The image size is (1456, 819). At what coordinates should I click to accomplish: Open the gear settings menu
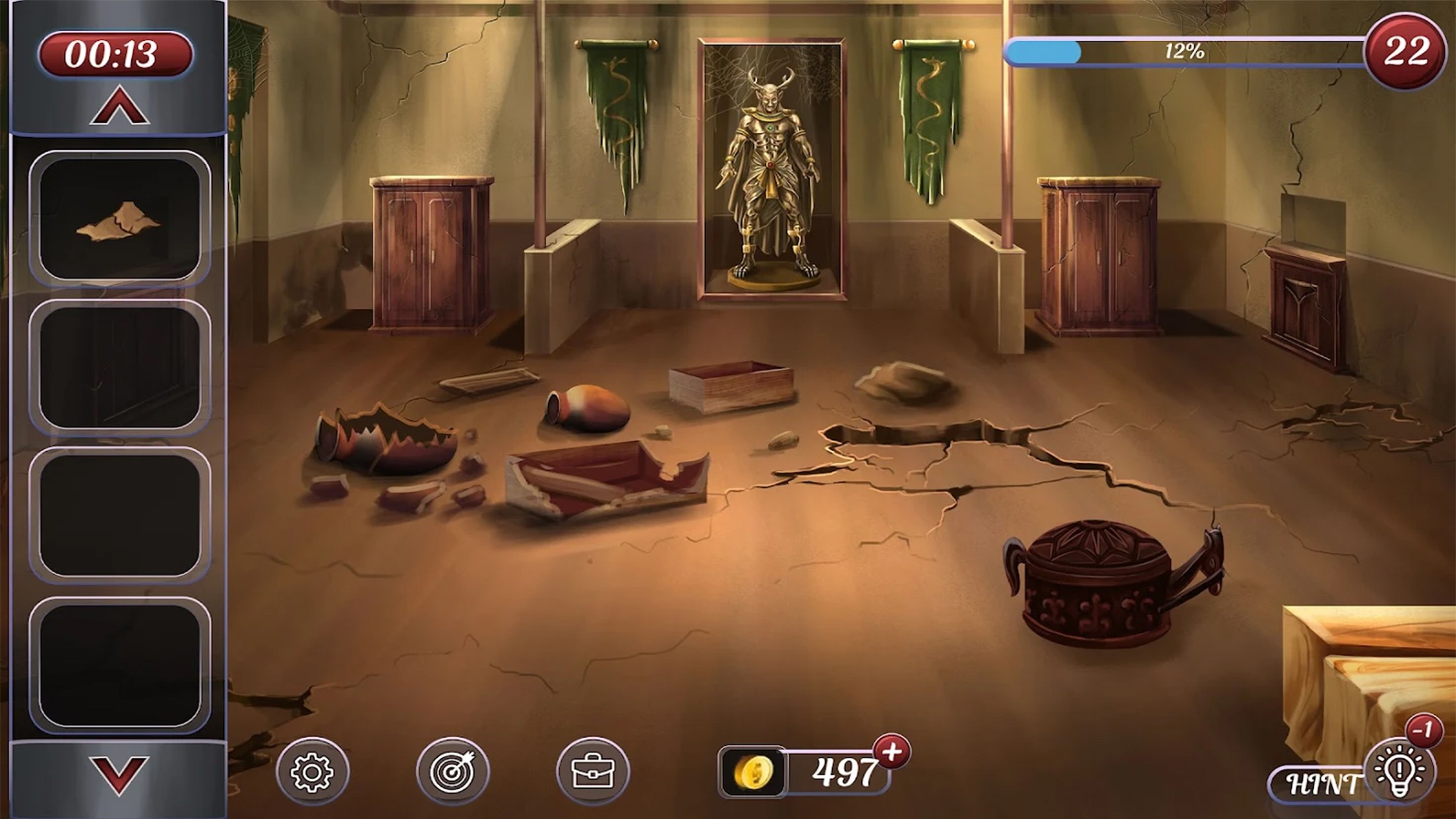point(312,772)
